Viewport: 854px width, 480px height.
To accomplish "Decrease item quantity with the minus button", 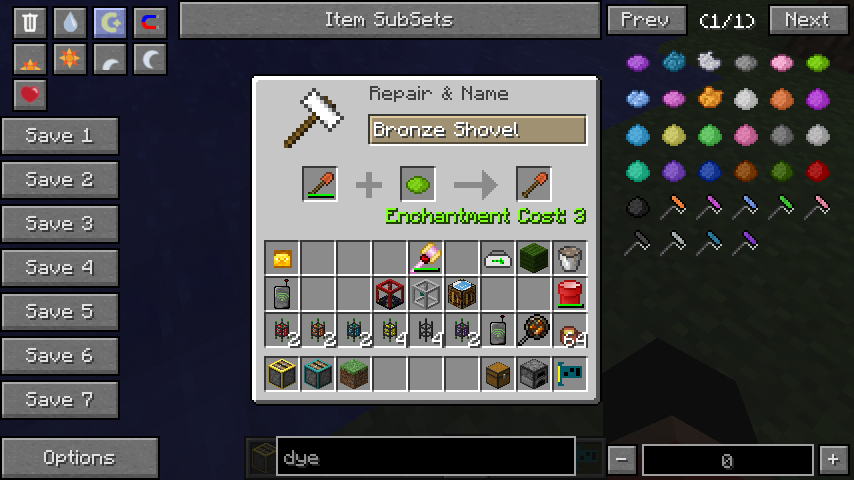I will click(x=622, y=459).
